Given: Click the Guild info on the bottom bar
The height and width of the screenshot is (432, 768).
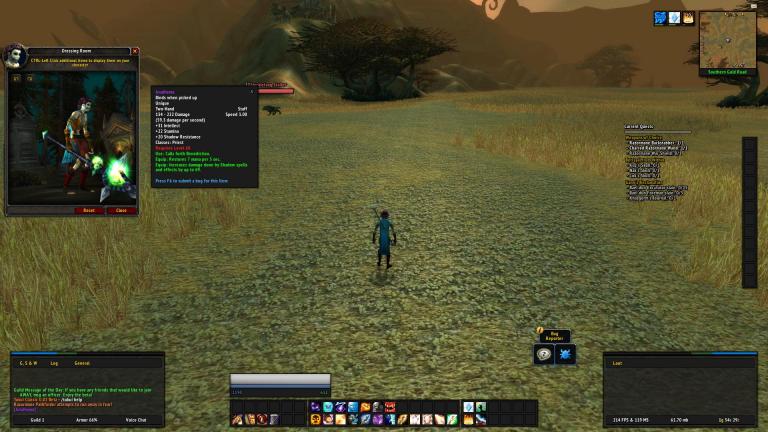Looking at the screenshot, I should pos(35,419).
